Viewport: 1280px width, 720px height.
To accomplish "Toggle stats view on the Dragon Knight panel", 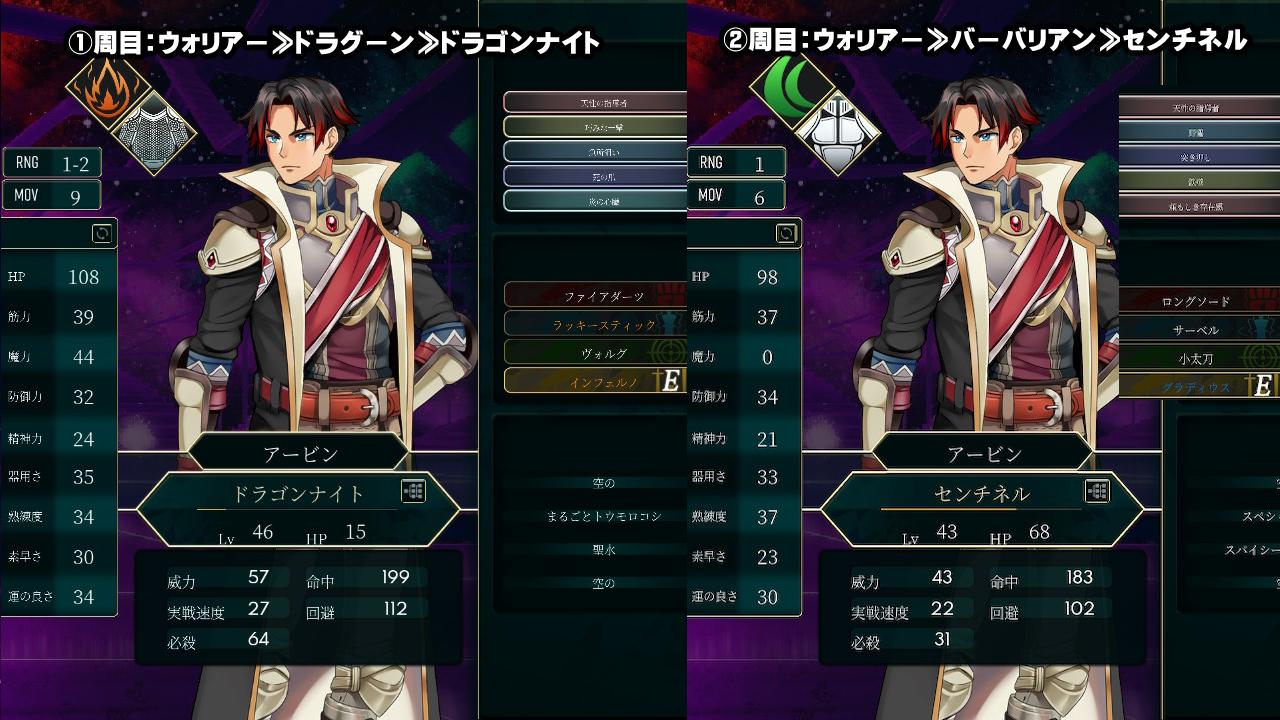I will pos(101,234).
